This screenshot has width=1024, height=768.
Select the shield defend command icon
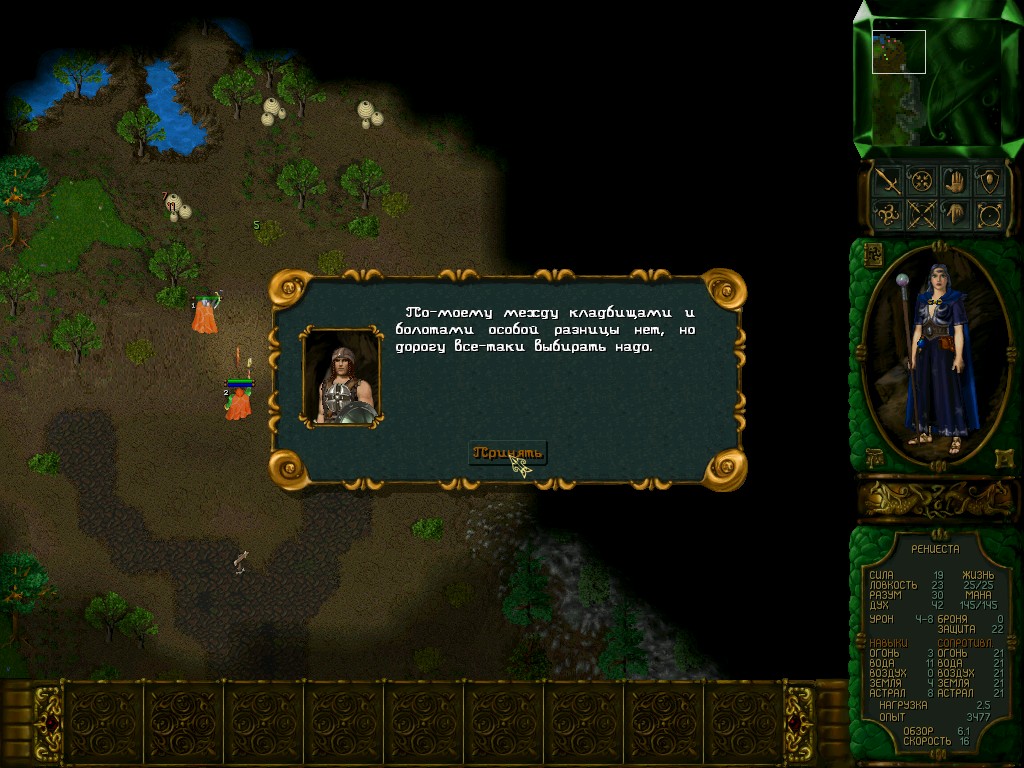989,181
